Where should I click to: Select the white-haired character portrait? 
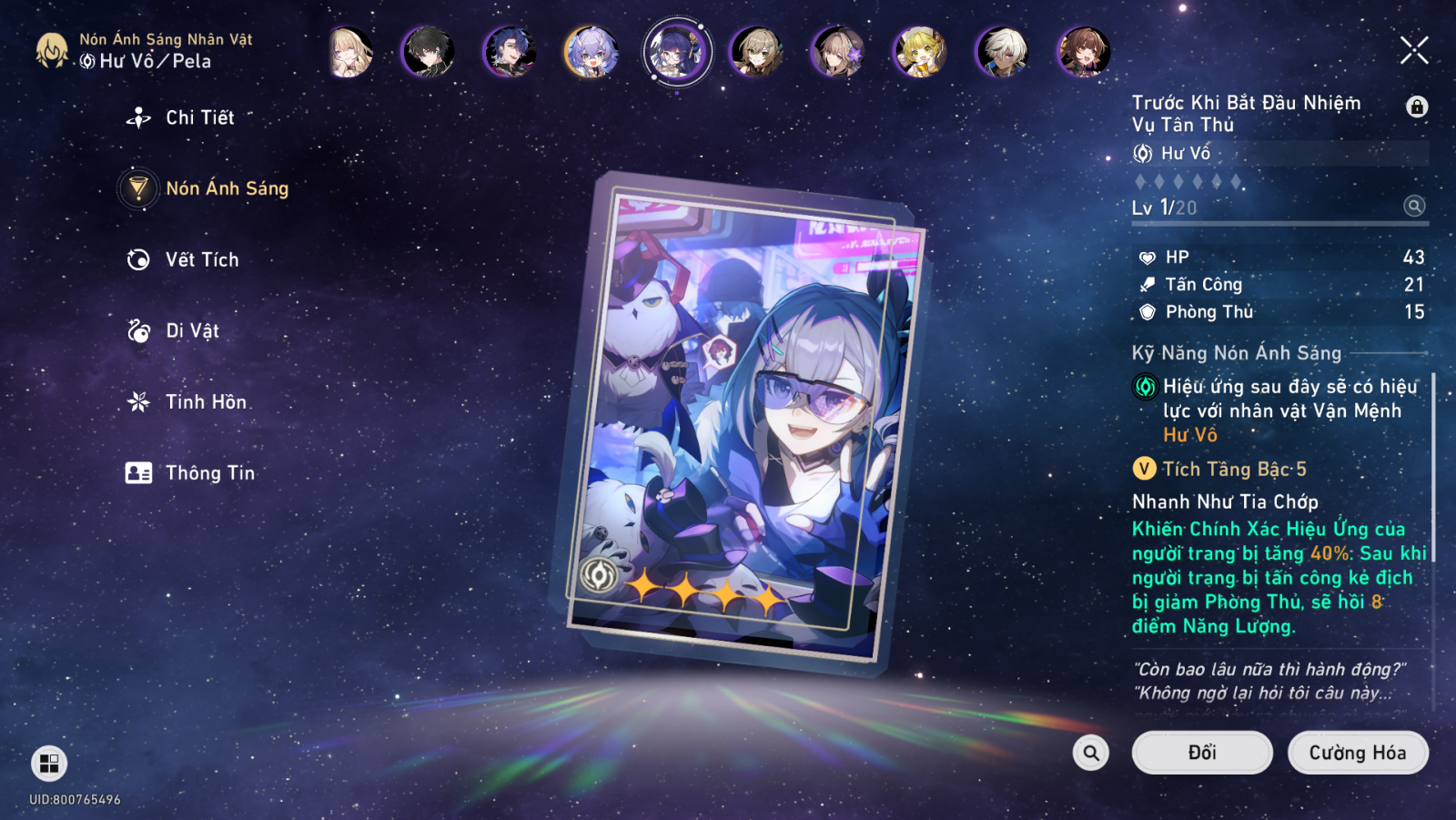[x=1002, y=52]
